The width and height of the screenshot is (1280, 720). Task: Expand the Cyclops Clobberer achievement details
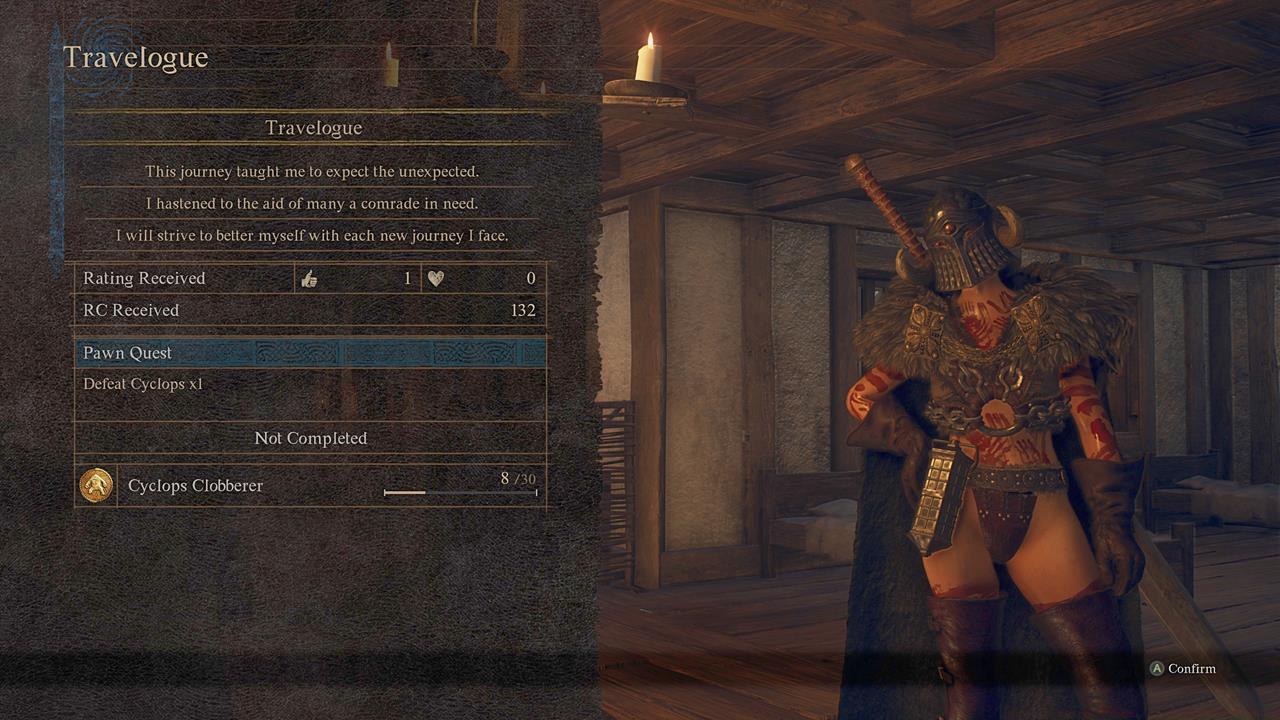point(195,485)
